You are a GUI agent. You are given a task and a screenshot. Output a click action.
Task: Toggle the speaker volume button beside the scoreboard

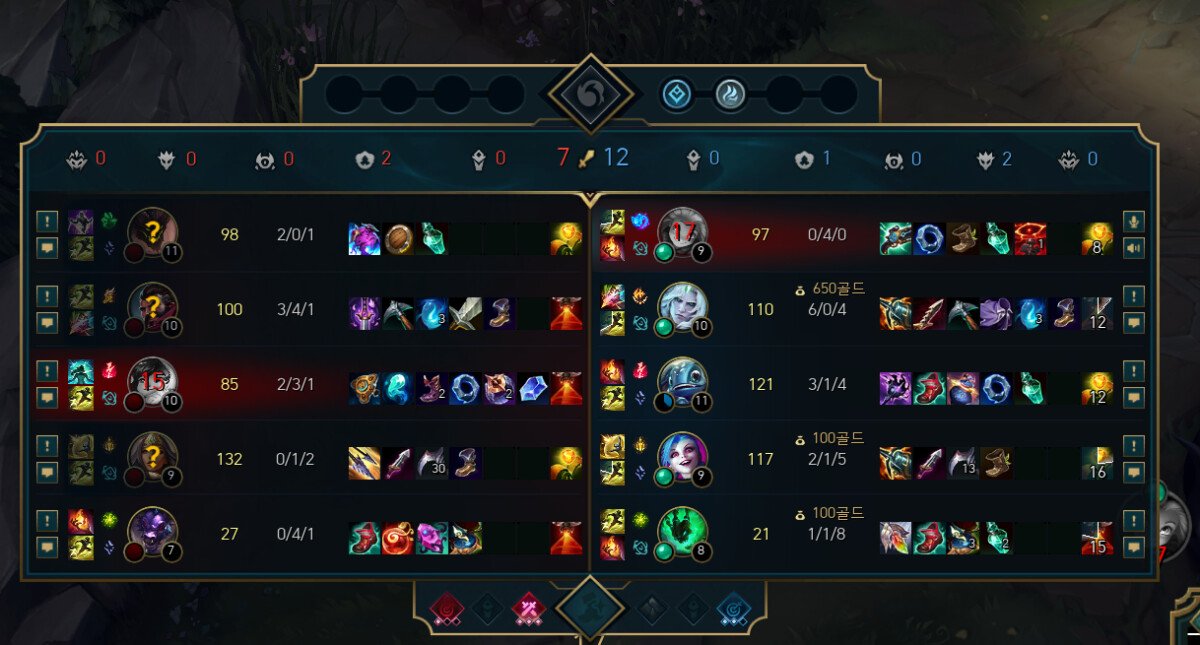(x=1133, y=246)
